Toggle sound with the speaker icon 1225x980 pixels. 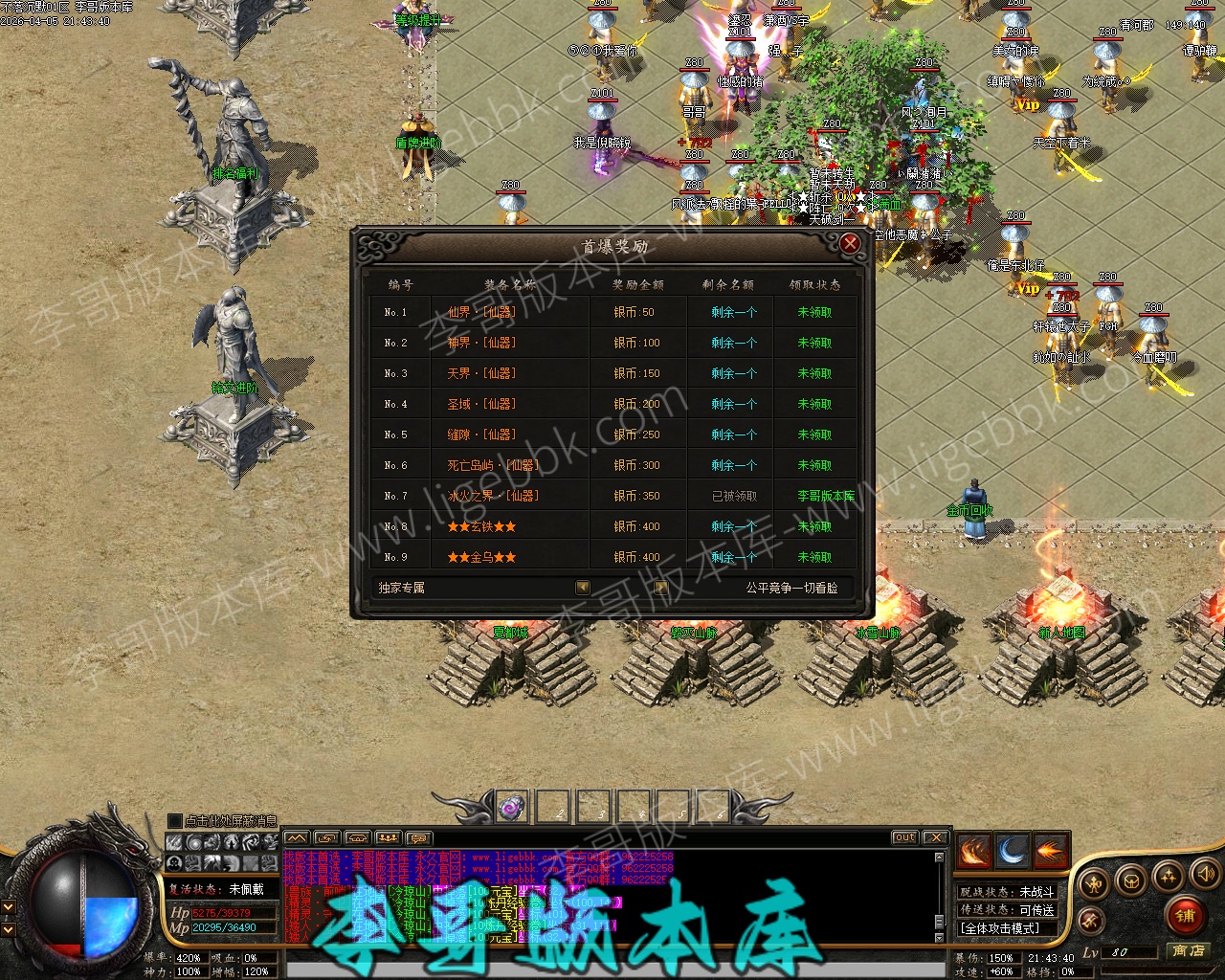(x=1205, y=874)
